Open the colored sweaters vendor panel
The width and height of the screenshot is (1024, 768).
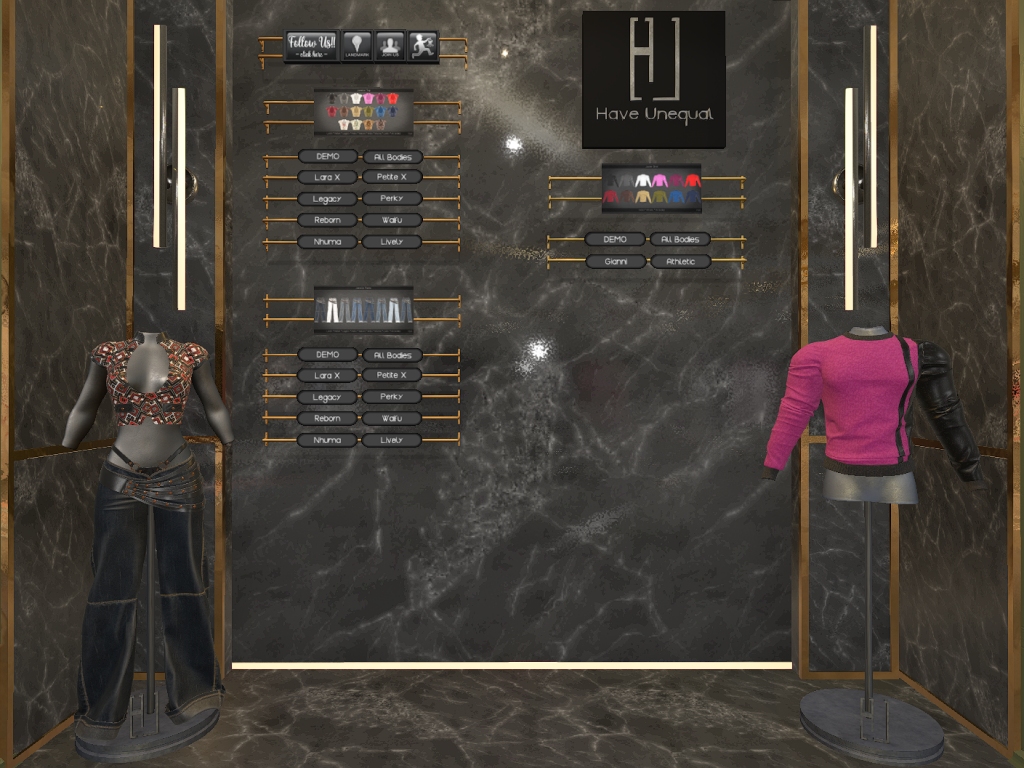pos(651,188)
